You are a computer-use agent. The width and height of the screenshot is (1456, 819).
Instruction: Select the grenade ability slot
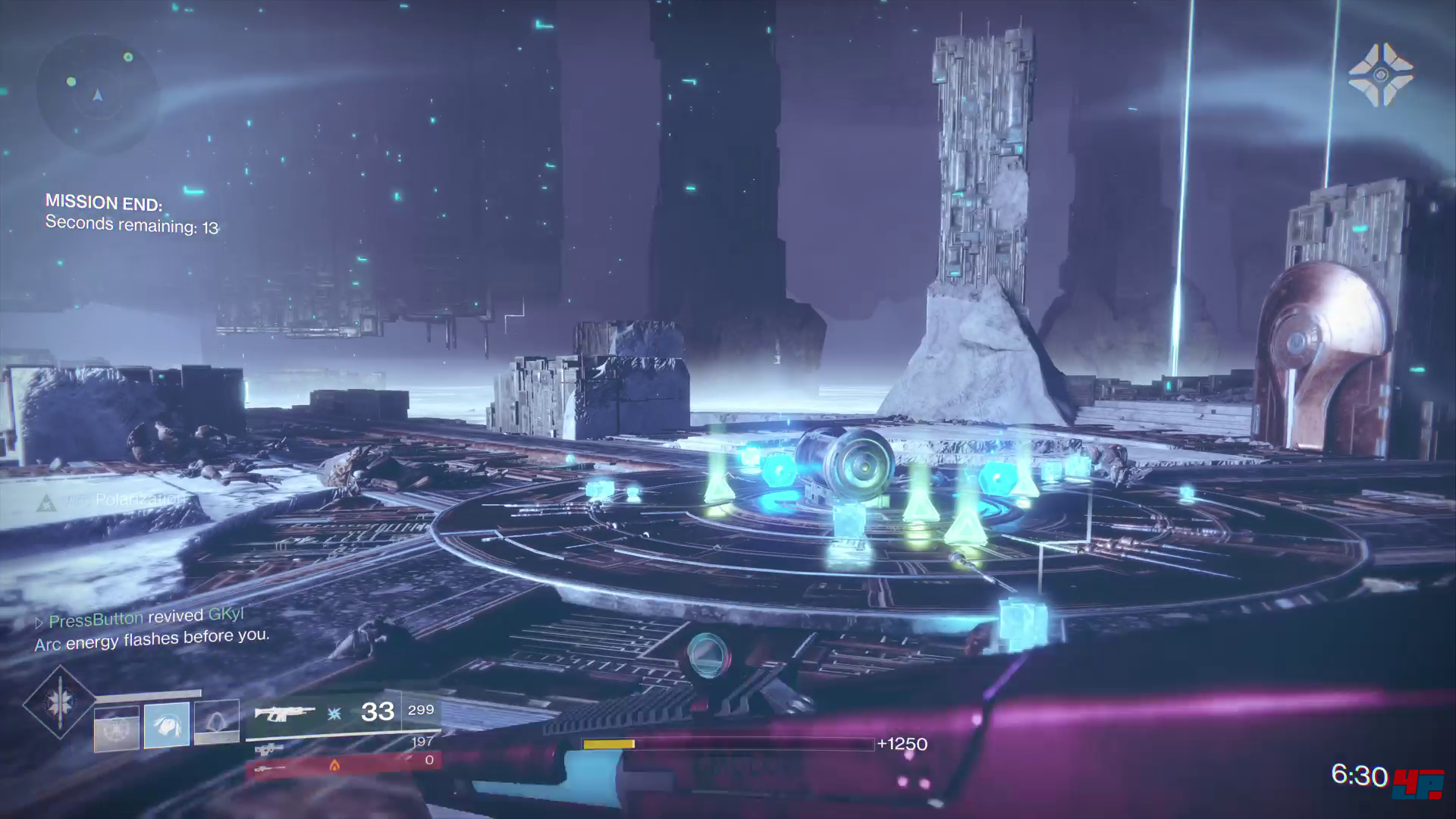[117, 728]
